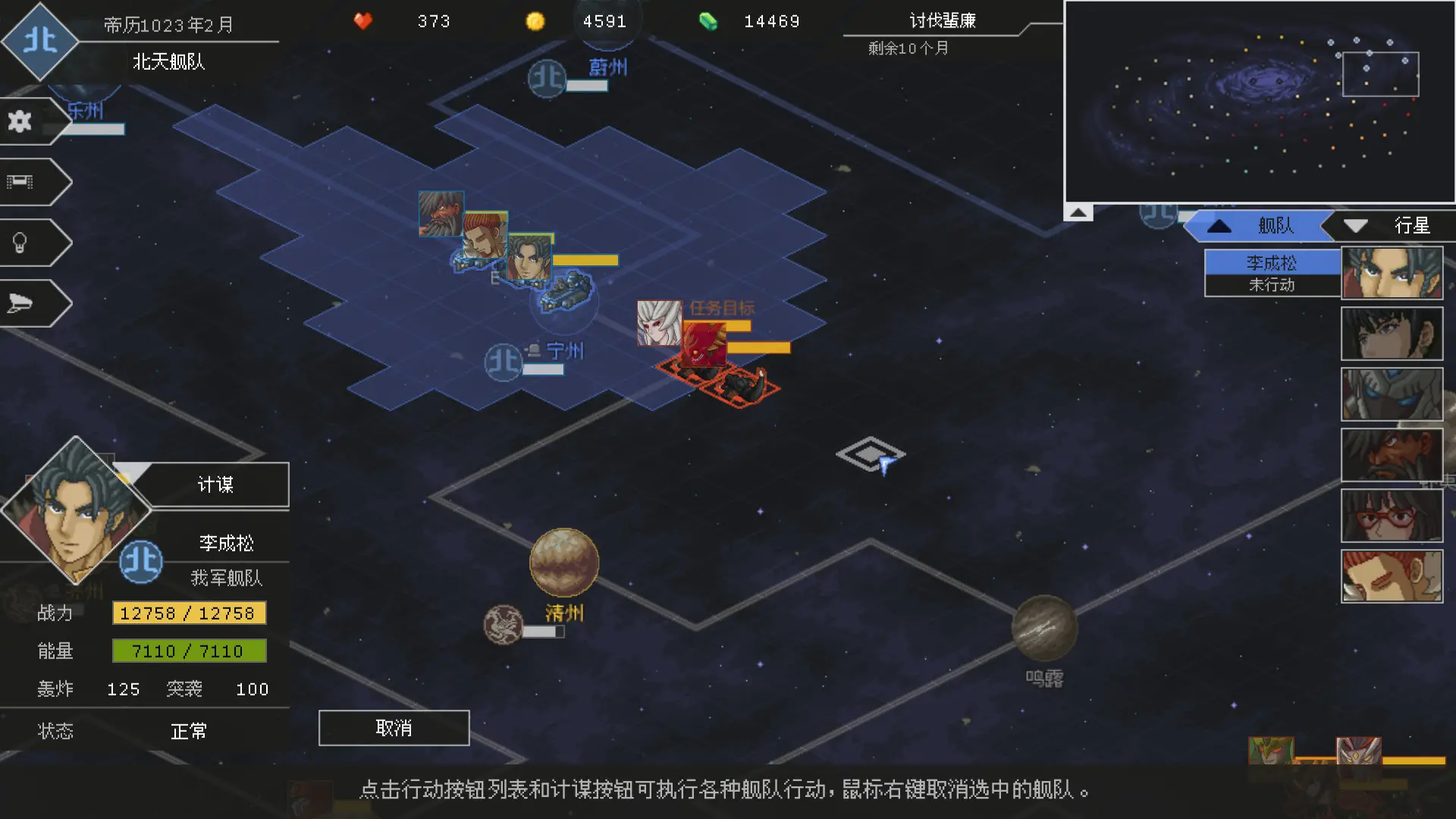This screenshot has height=819, width=1456.
Task: Click the 北 marker on 宁州
Action: [503, 362]
